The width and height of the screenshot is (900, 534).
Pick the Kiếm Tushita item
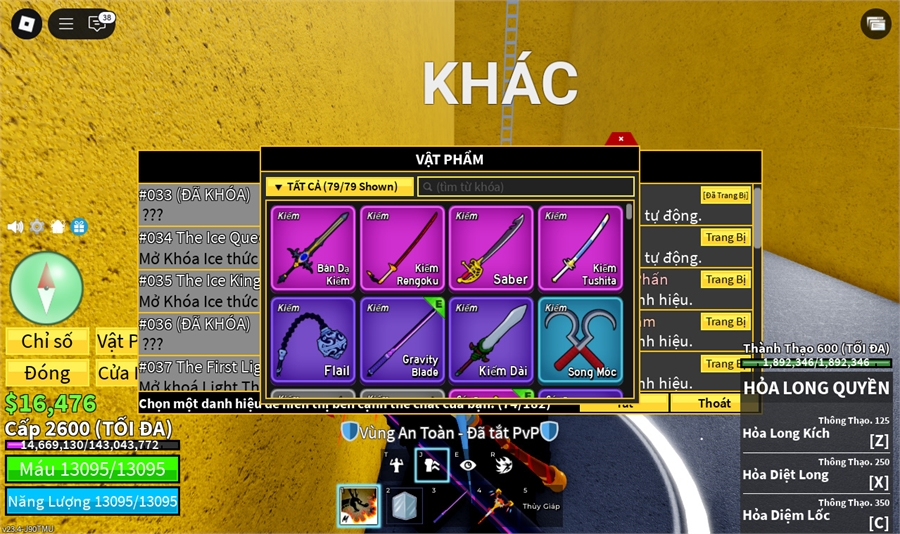(x=580, y=249)
